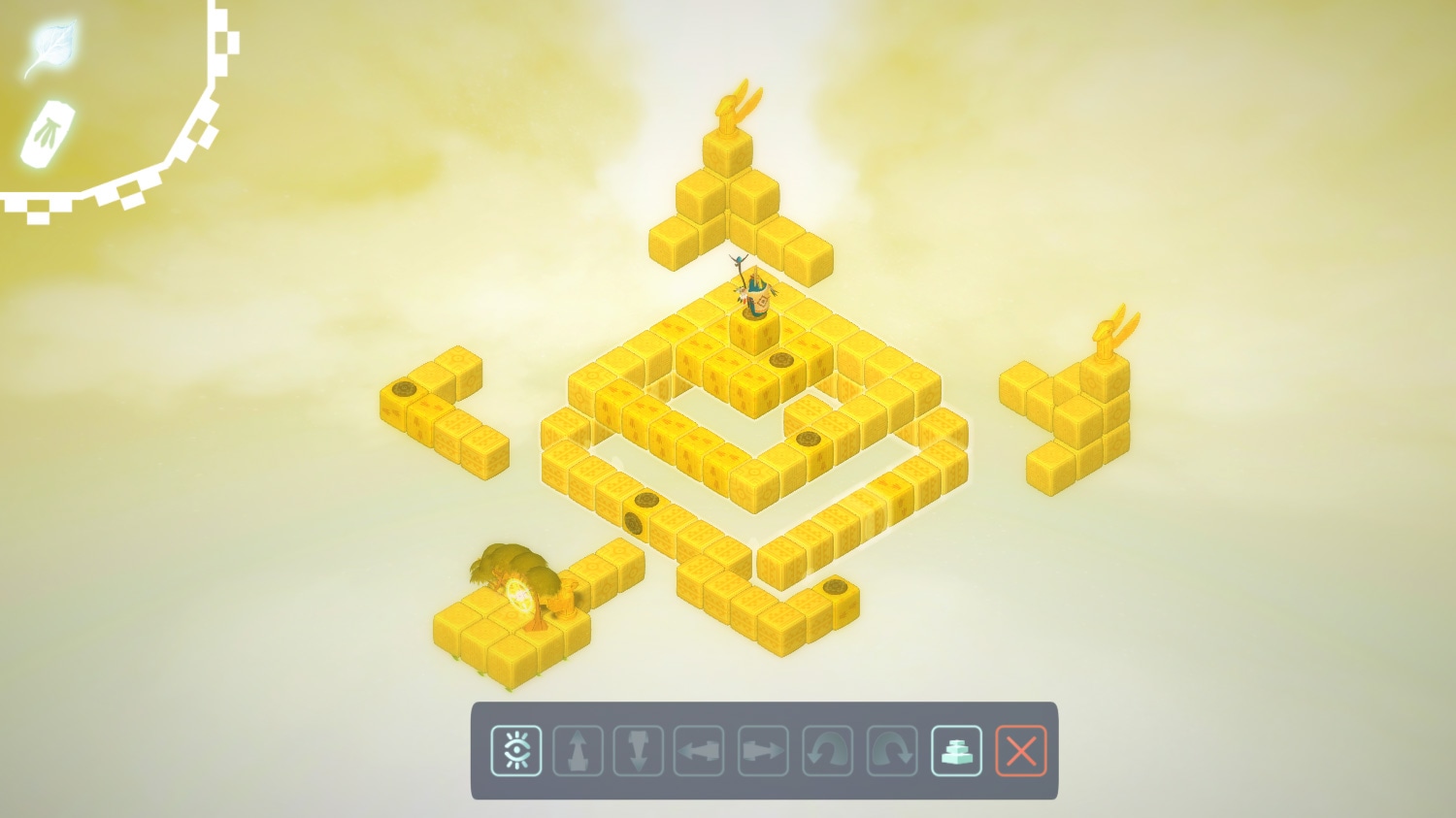Click the up arrow button
Viewport: 1456px width, 818px height.
[x=578, y=751]
